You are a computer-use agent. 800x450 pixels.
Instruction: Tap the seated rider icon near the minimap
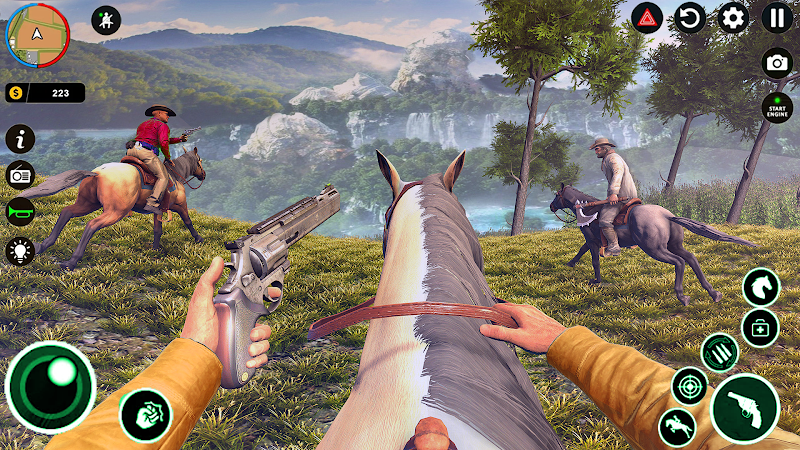coord(105,19)
